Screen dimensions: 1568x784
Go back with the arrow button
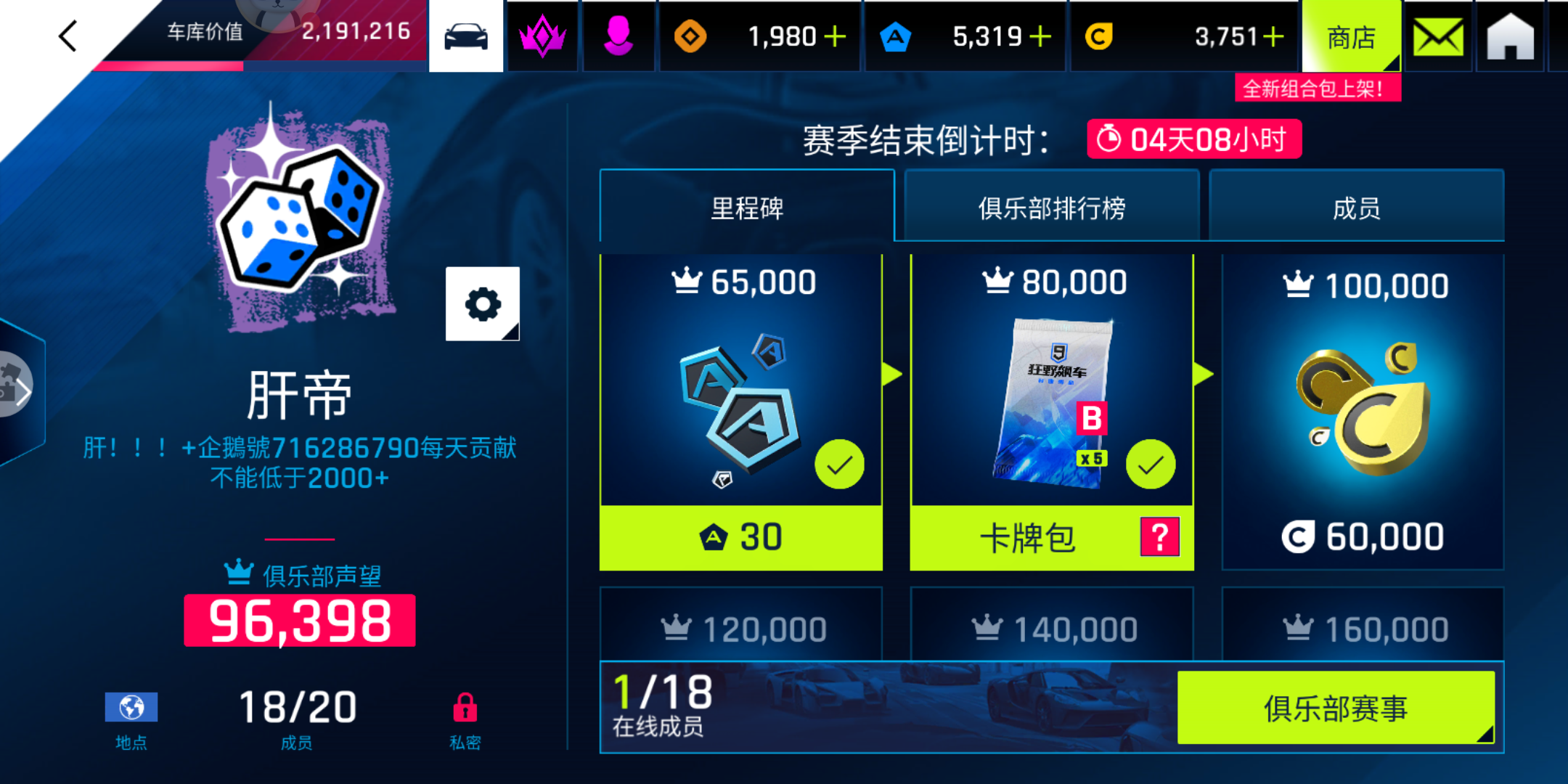(67, 36)
